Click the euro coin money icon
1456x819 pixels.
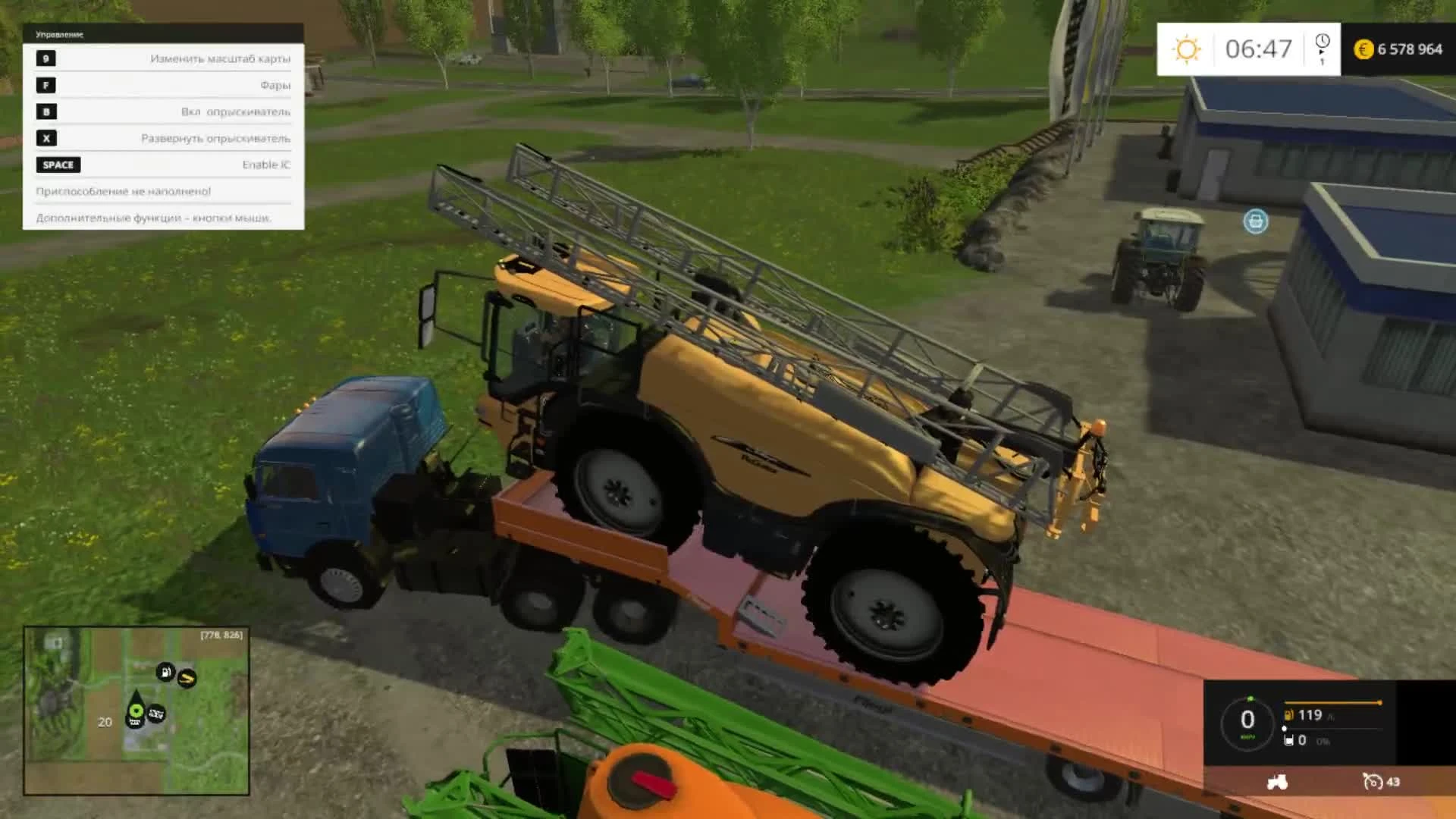pos(1363,49)
